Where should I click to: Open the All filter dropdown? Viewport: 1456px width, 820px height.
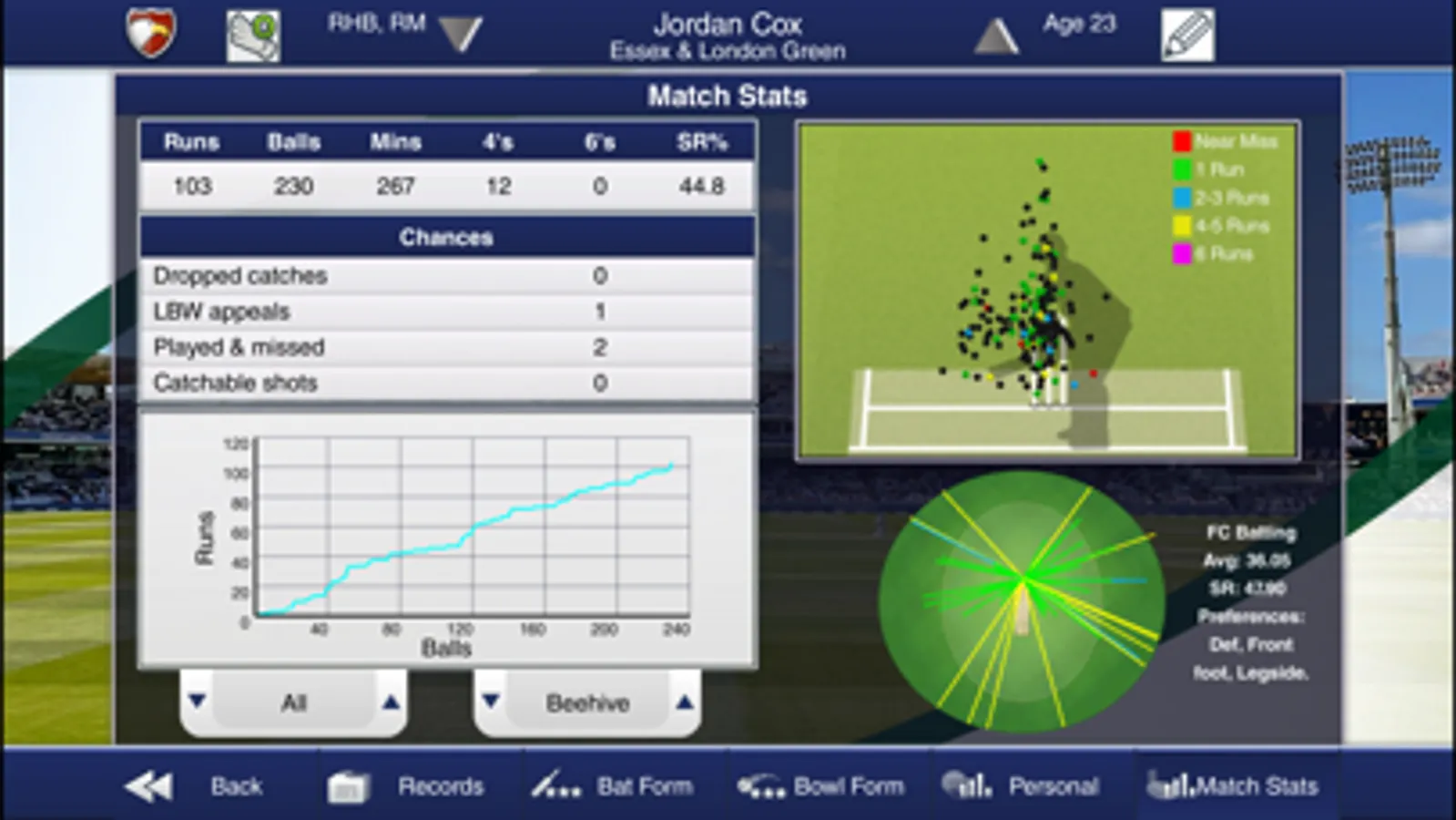(x=291, y=702)
